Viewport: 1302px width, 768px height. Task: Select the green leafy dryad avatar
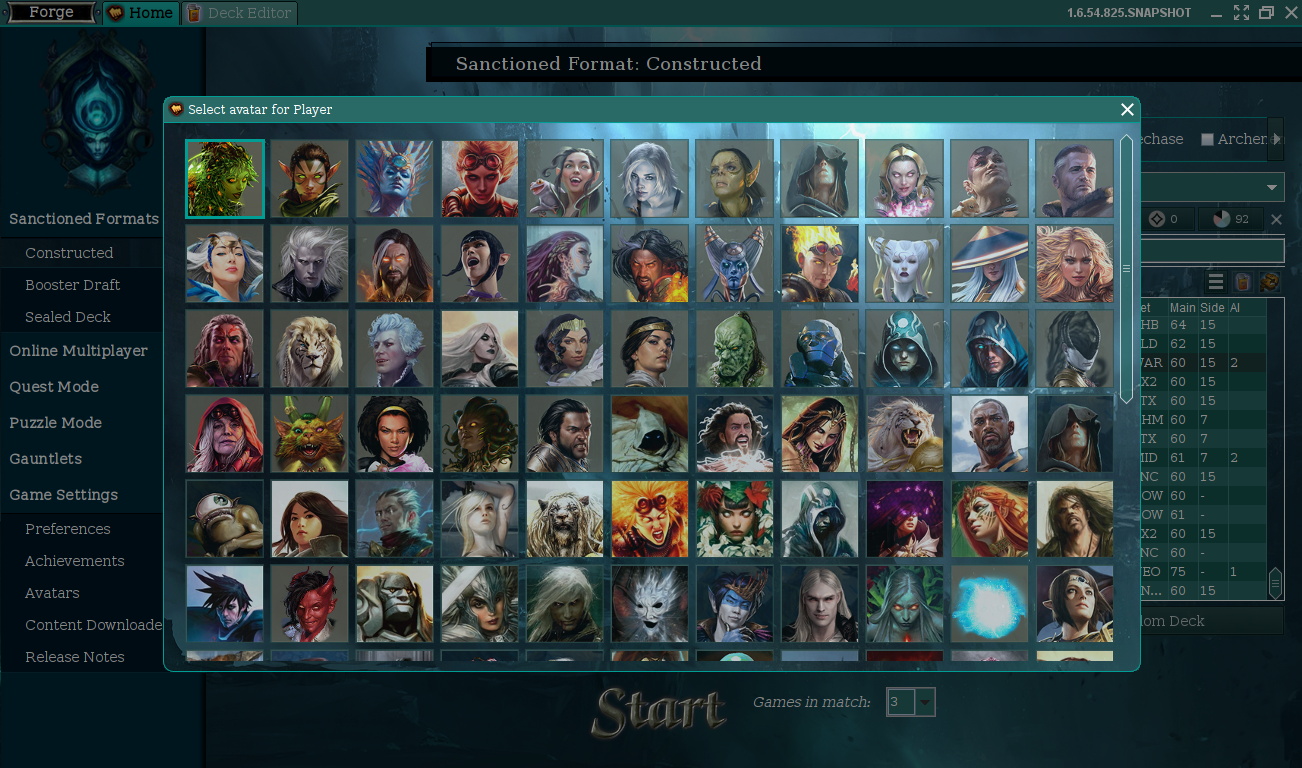pos(225,179)
